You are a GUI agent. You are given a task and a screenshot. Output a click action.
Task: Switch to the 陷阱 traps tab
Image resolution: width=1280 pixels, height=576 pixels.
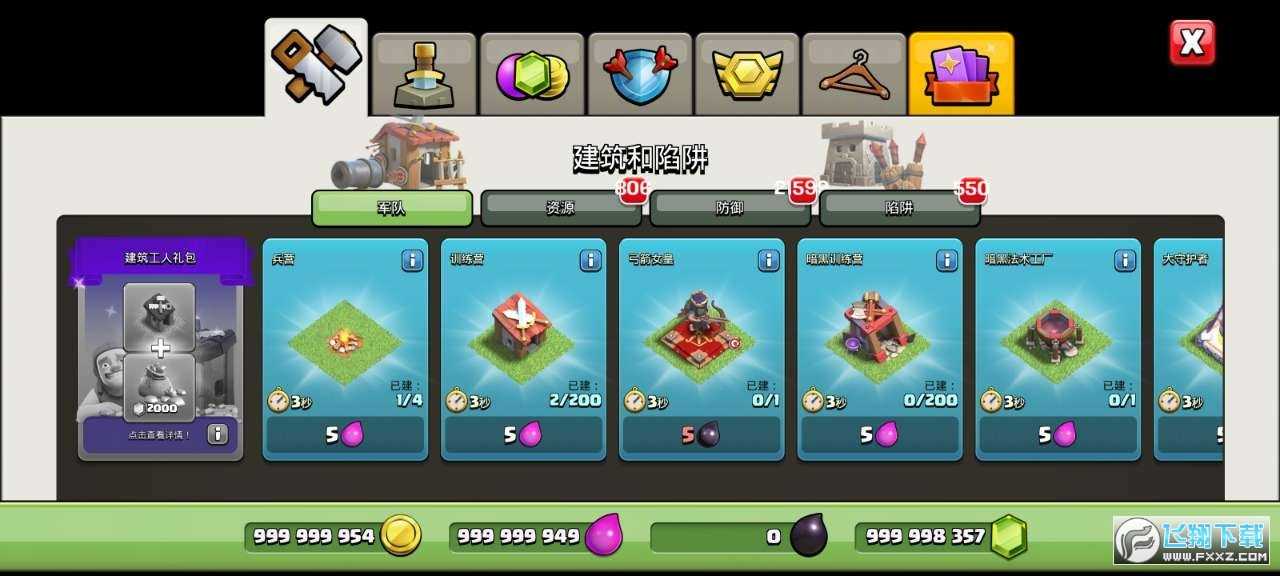(x=898, y=208)
